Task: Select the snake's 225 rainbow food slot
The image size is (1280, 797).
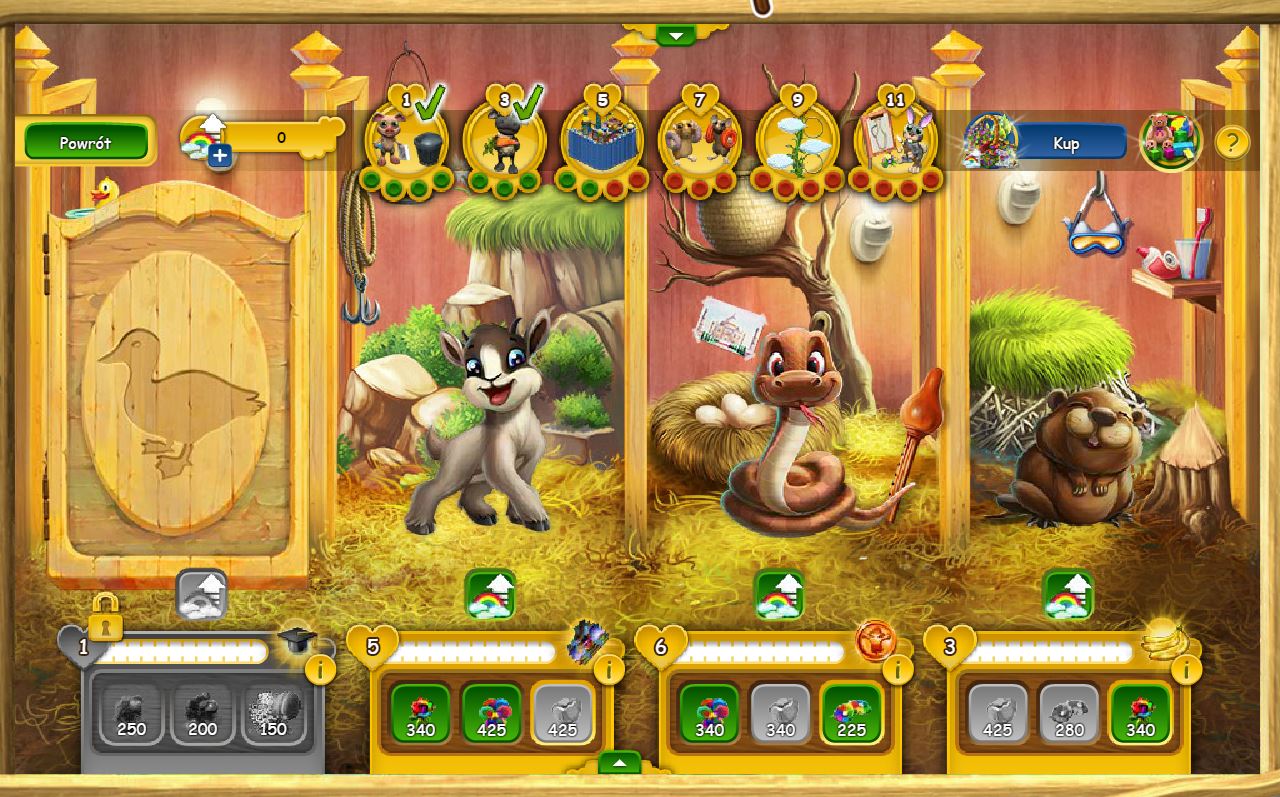Action: (x=850, y=714)
